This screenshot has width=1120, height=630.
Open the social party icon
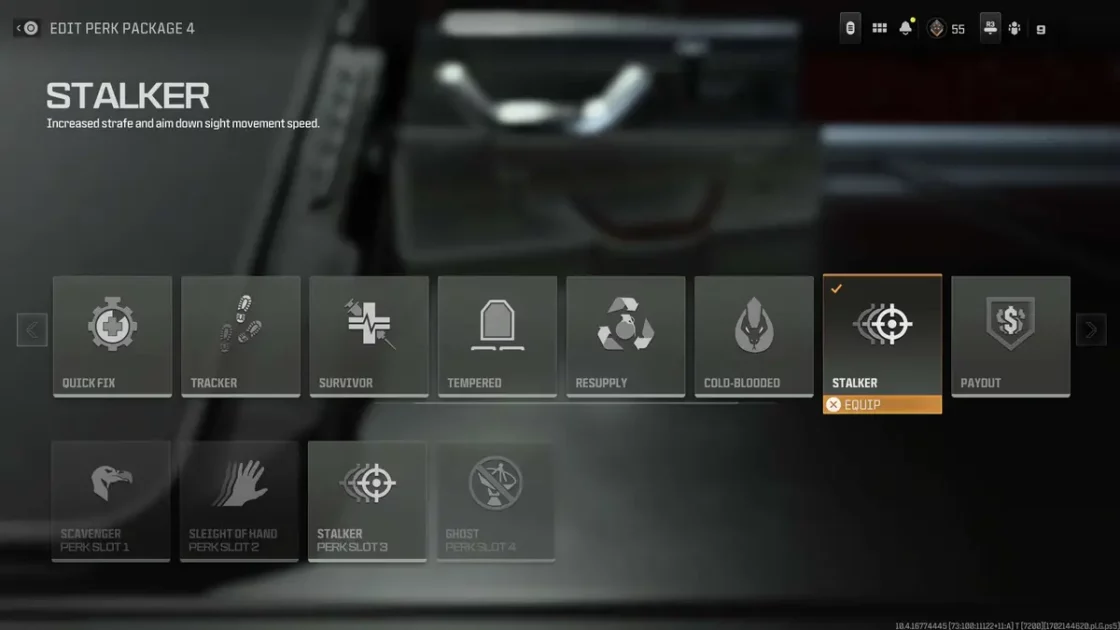point(1014,29)
